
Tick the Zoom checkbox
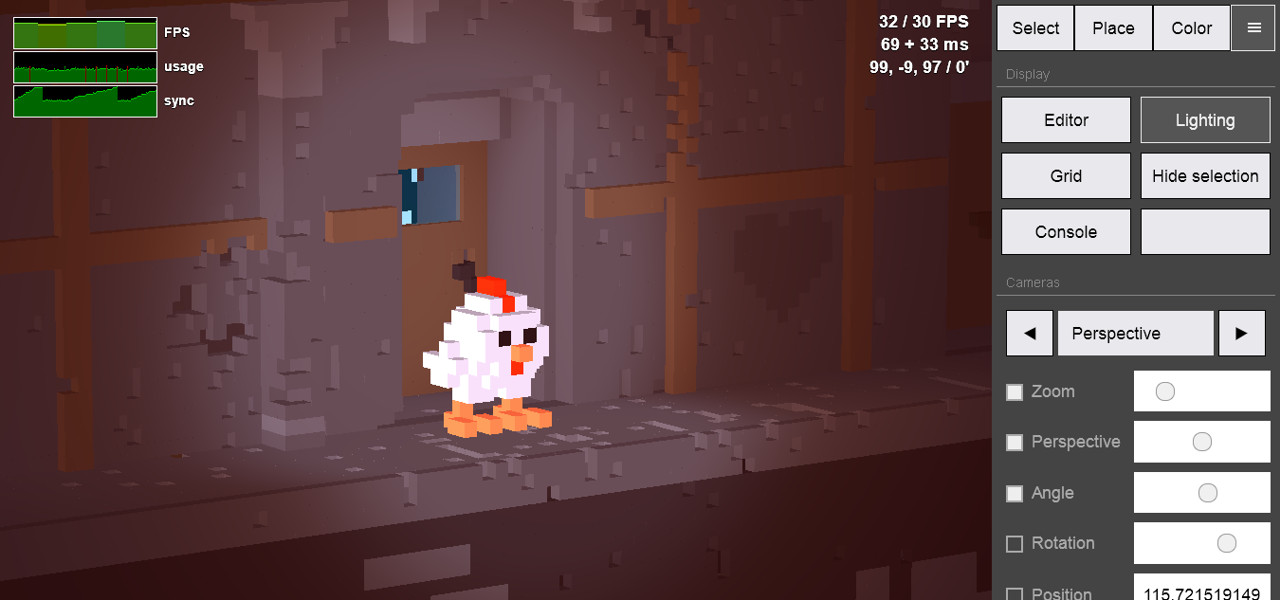1014,392
